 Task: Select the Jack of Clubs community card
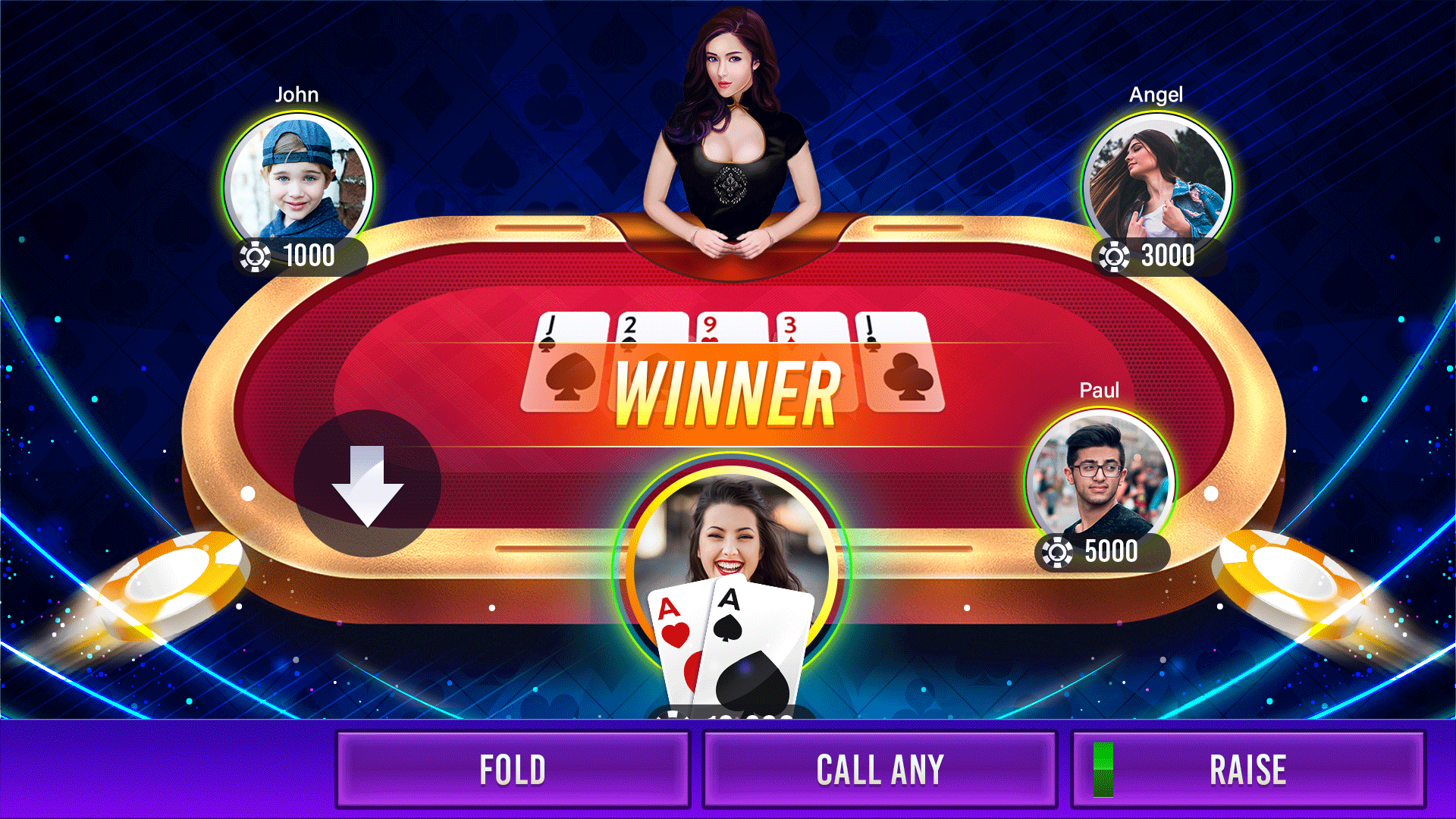(902, 364)
